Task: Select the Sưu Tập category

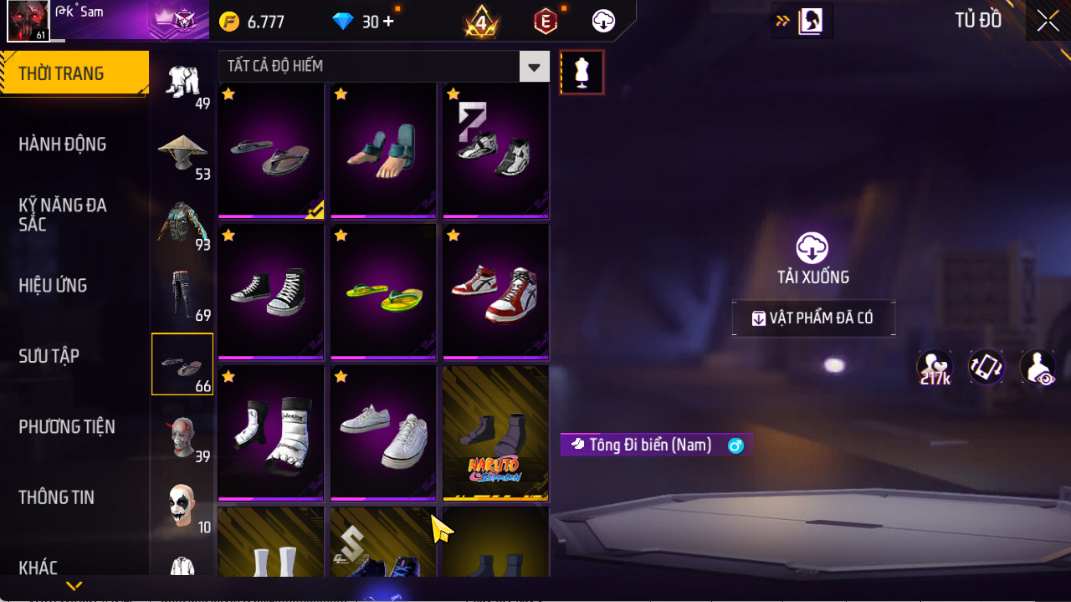Action: [x=49, y=356]
